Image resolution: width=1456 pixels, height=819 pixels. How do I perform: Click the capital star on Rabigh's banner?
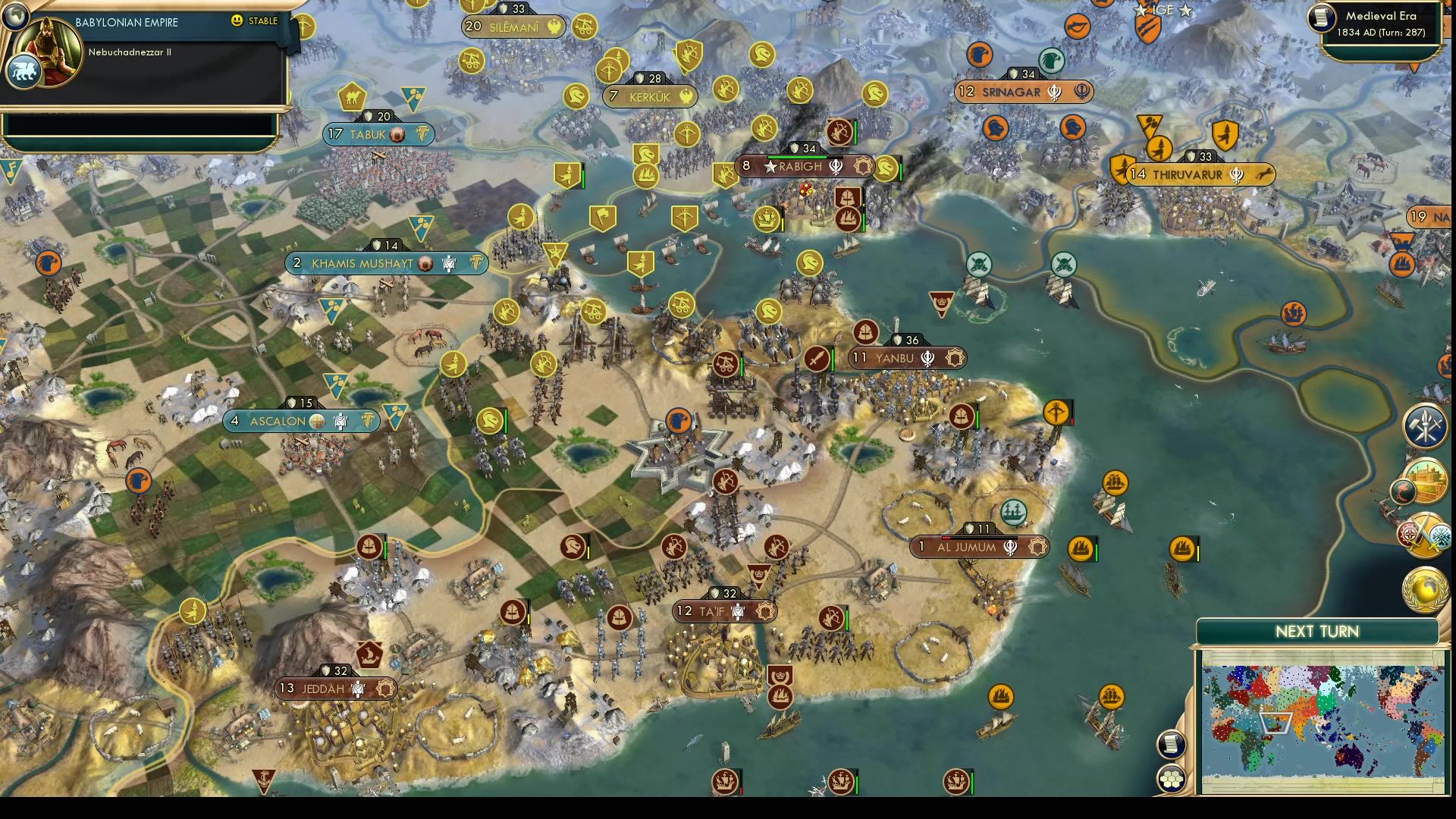pyautogui.click(x=770, y=165)
